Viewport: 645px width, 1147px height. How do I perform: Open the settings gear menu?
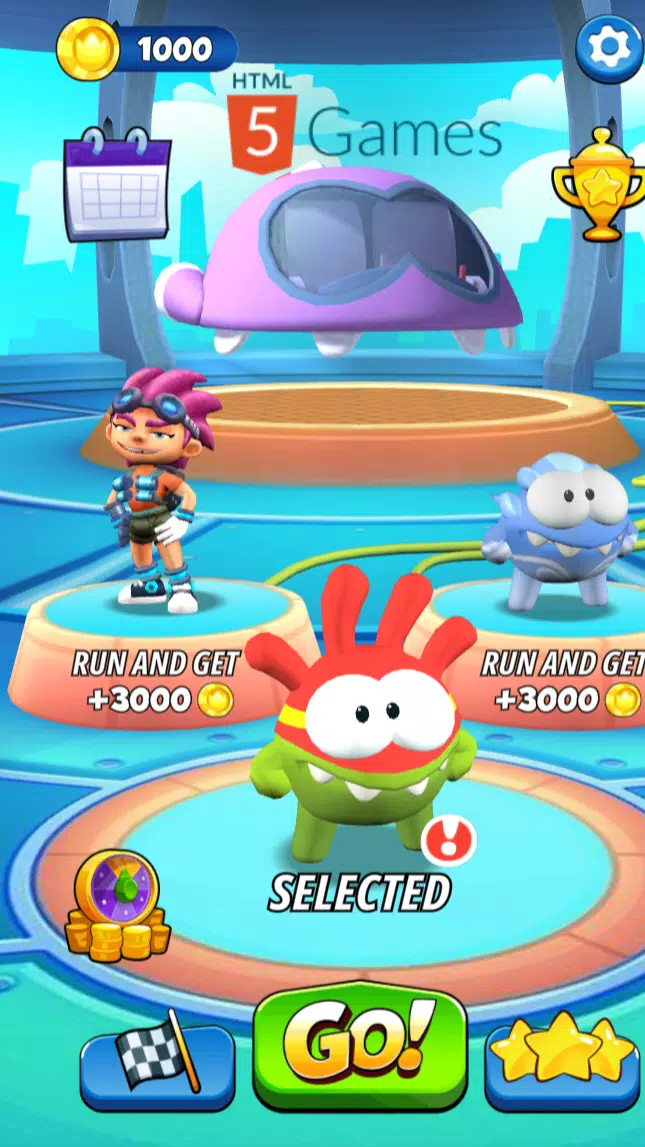pos(610,49)
